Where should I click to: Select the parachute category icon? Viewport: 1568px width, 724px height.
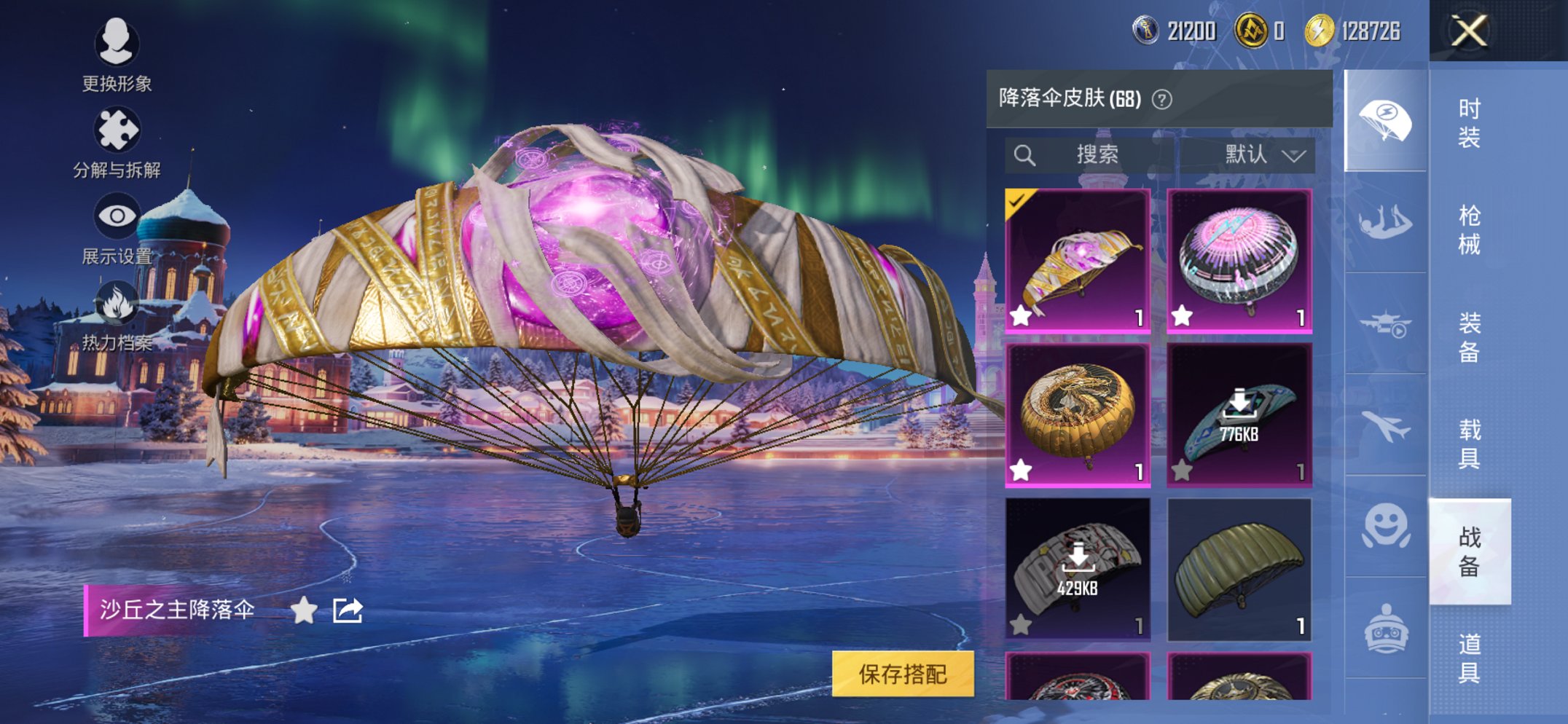point(1387,118)
